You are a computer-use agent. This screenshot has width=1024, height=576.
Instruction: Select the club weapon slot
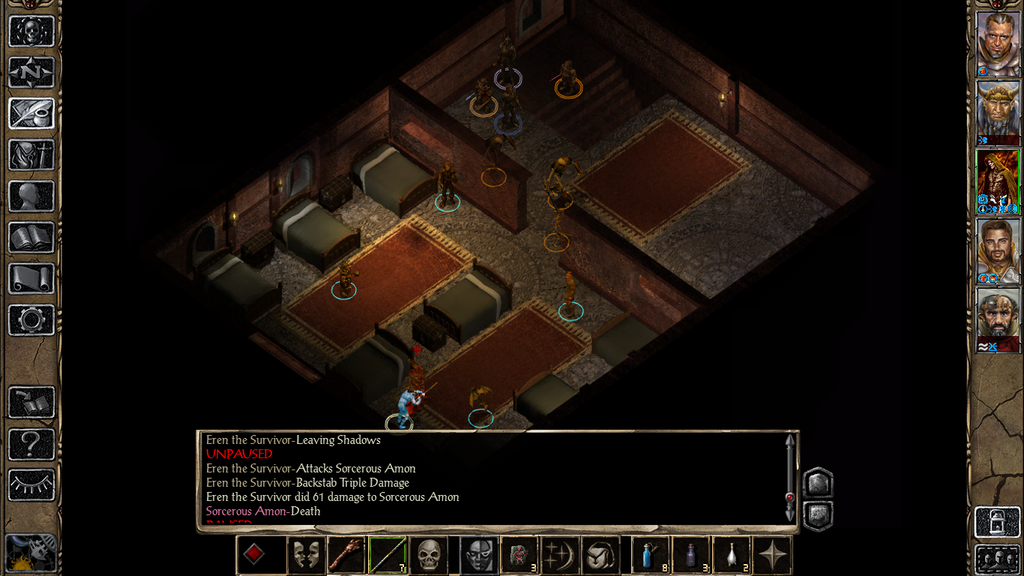[345, 555]
